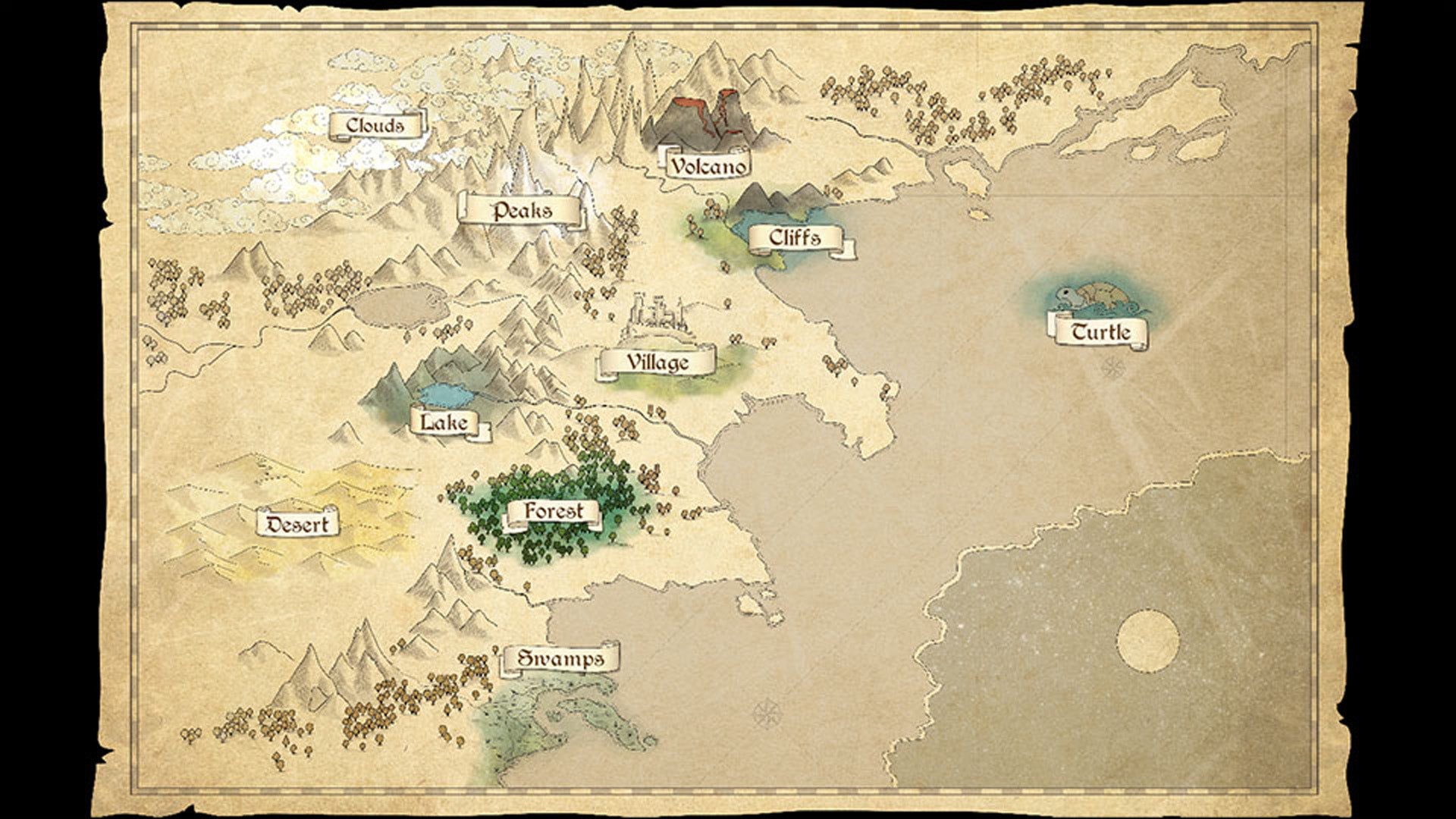This screenshot has height=819, width=1456.
Task: Enter the Village location
Action: pos(657,362)
